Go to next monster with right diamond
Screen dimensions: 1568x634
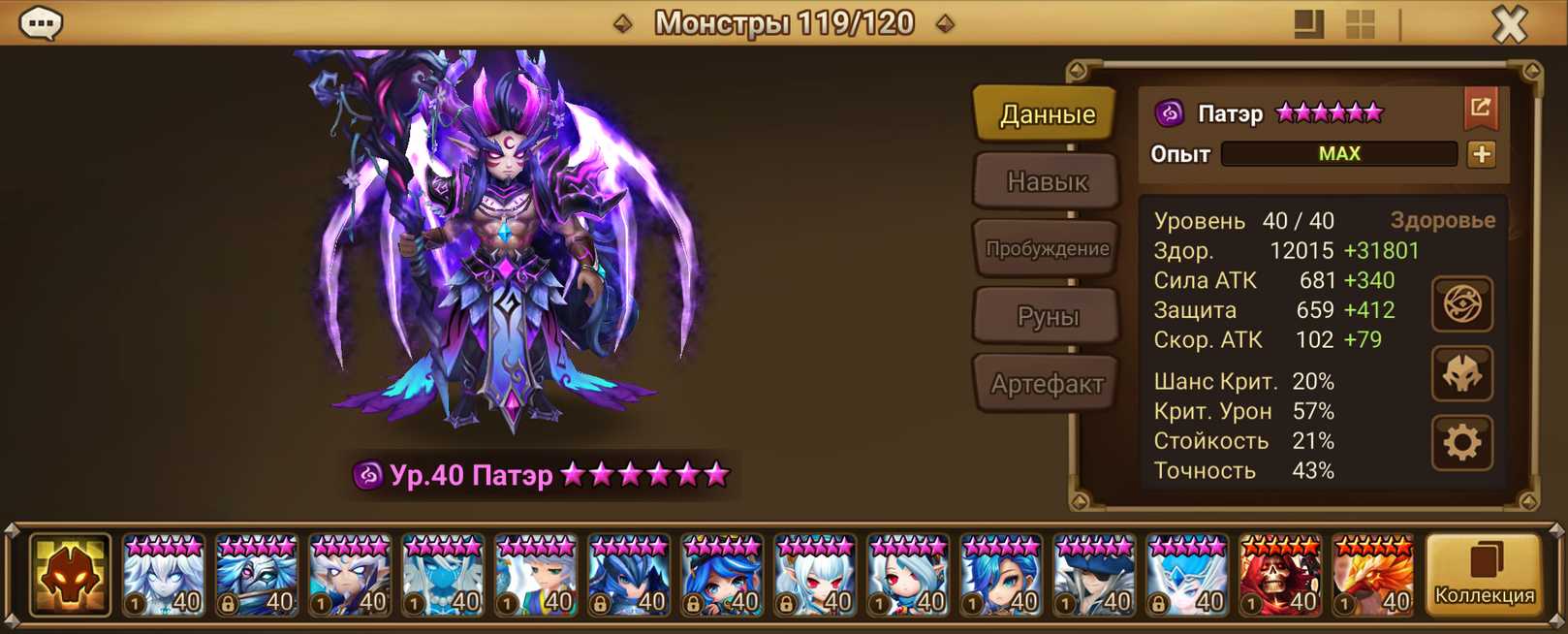[x=945, y=23]
